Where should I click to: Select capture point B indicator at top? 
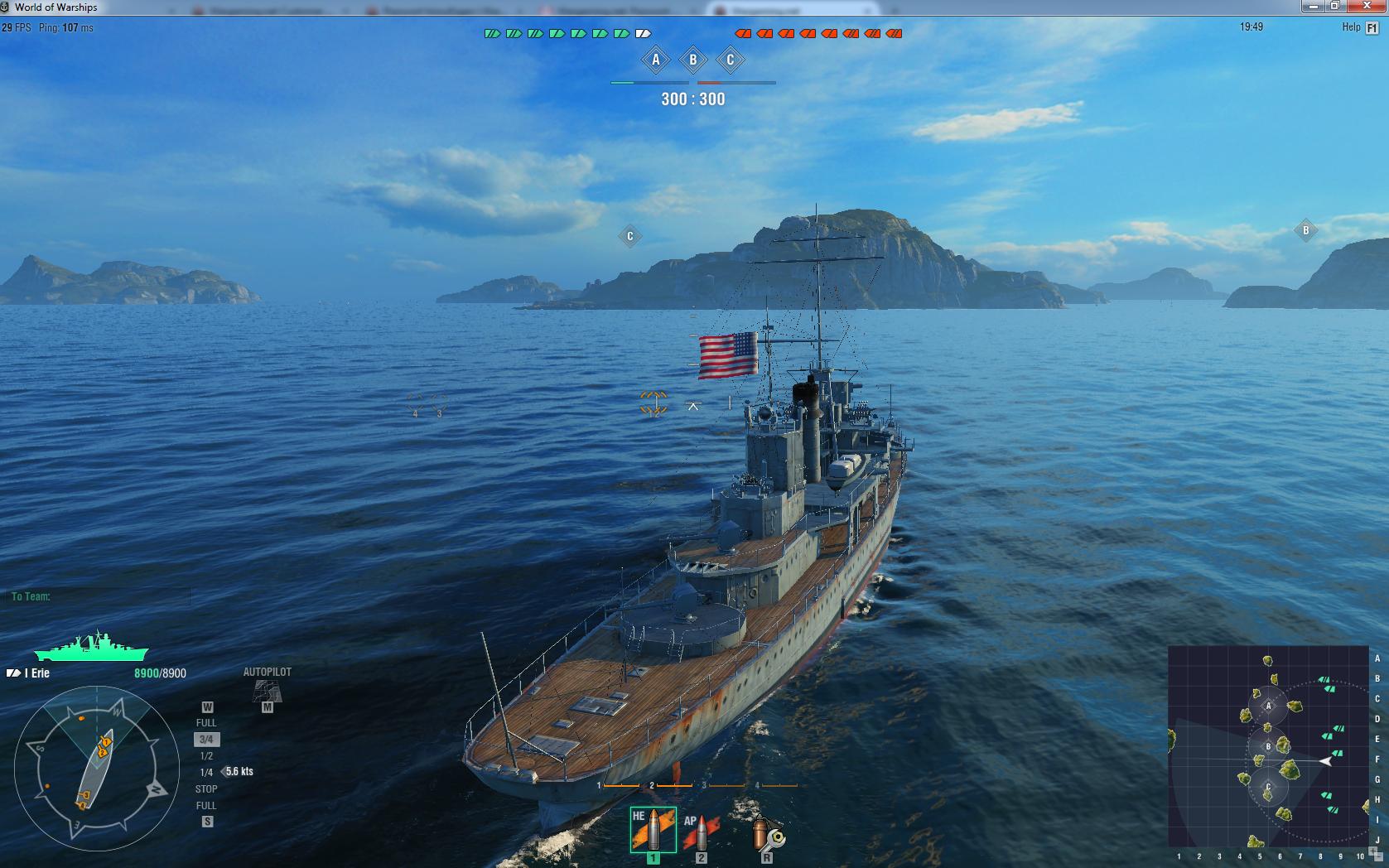693,60
